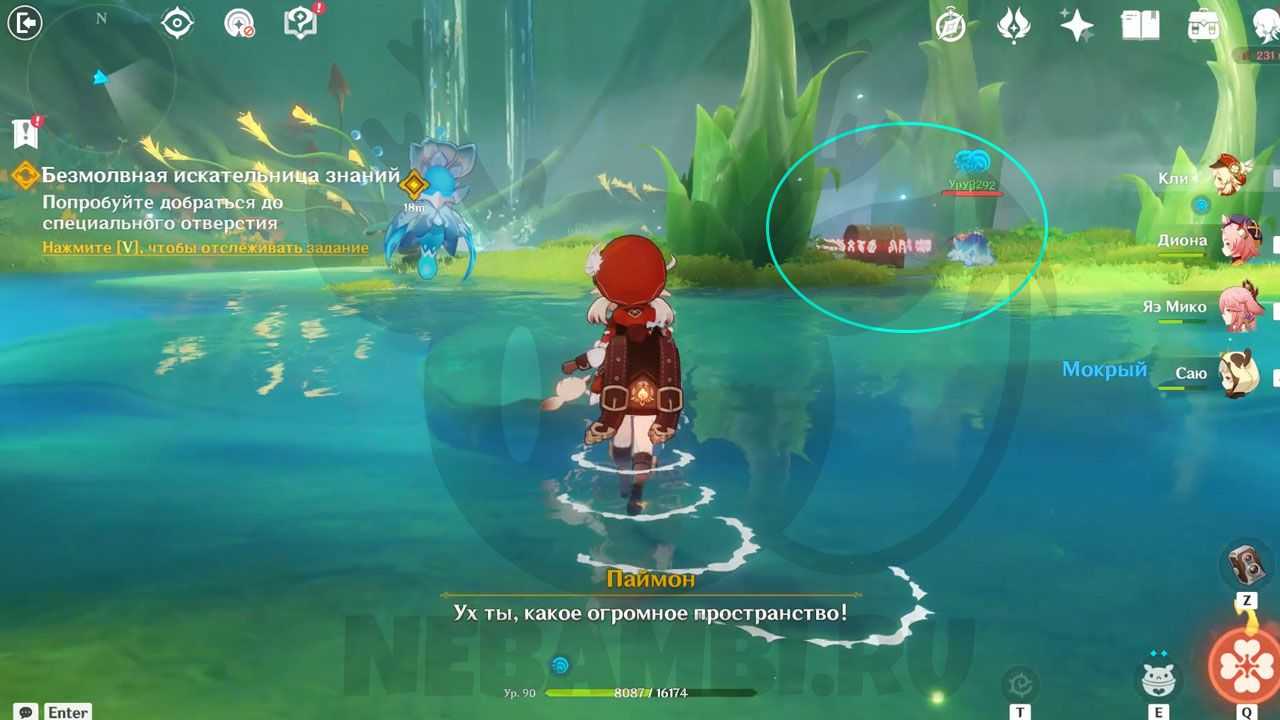This screenshot has height=720, width=1280.
Task: Select the quest 'Безмолвная искательница знаний'
Action: tap(220, 177)
